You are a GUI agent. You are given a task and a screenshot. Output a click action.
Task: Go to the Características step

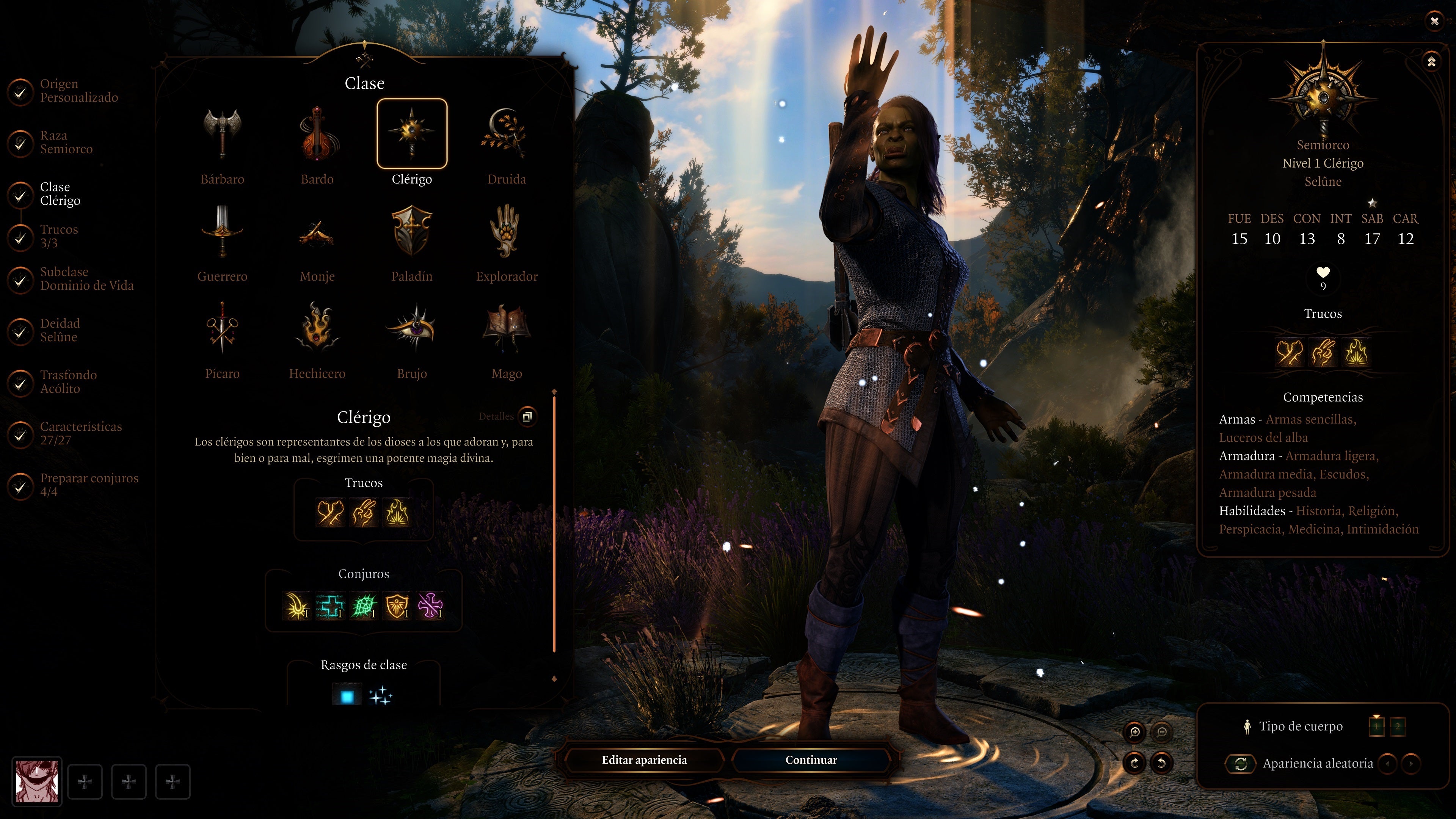pyautogui.click(x=80, y=433)
